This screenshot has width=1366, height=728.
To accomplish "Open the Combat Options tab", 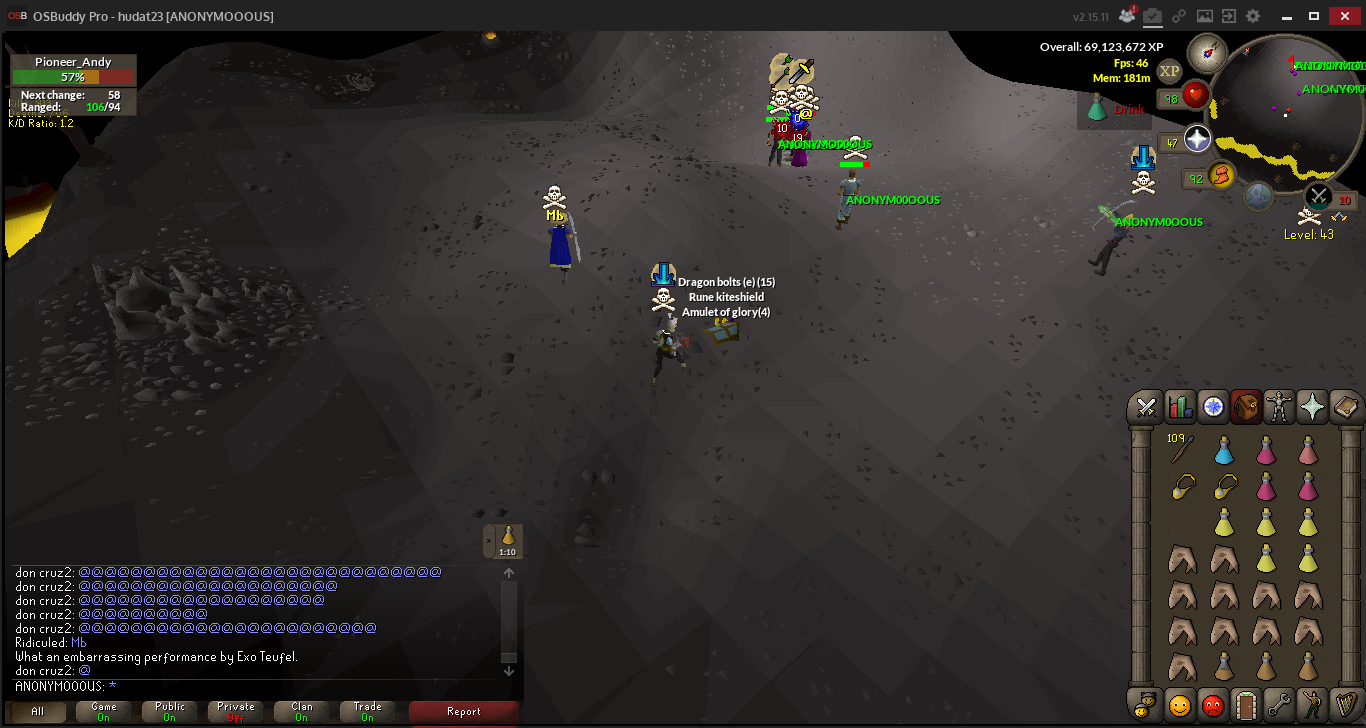I will click(1146, 407).
